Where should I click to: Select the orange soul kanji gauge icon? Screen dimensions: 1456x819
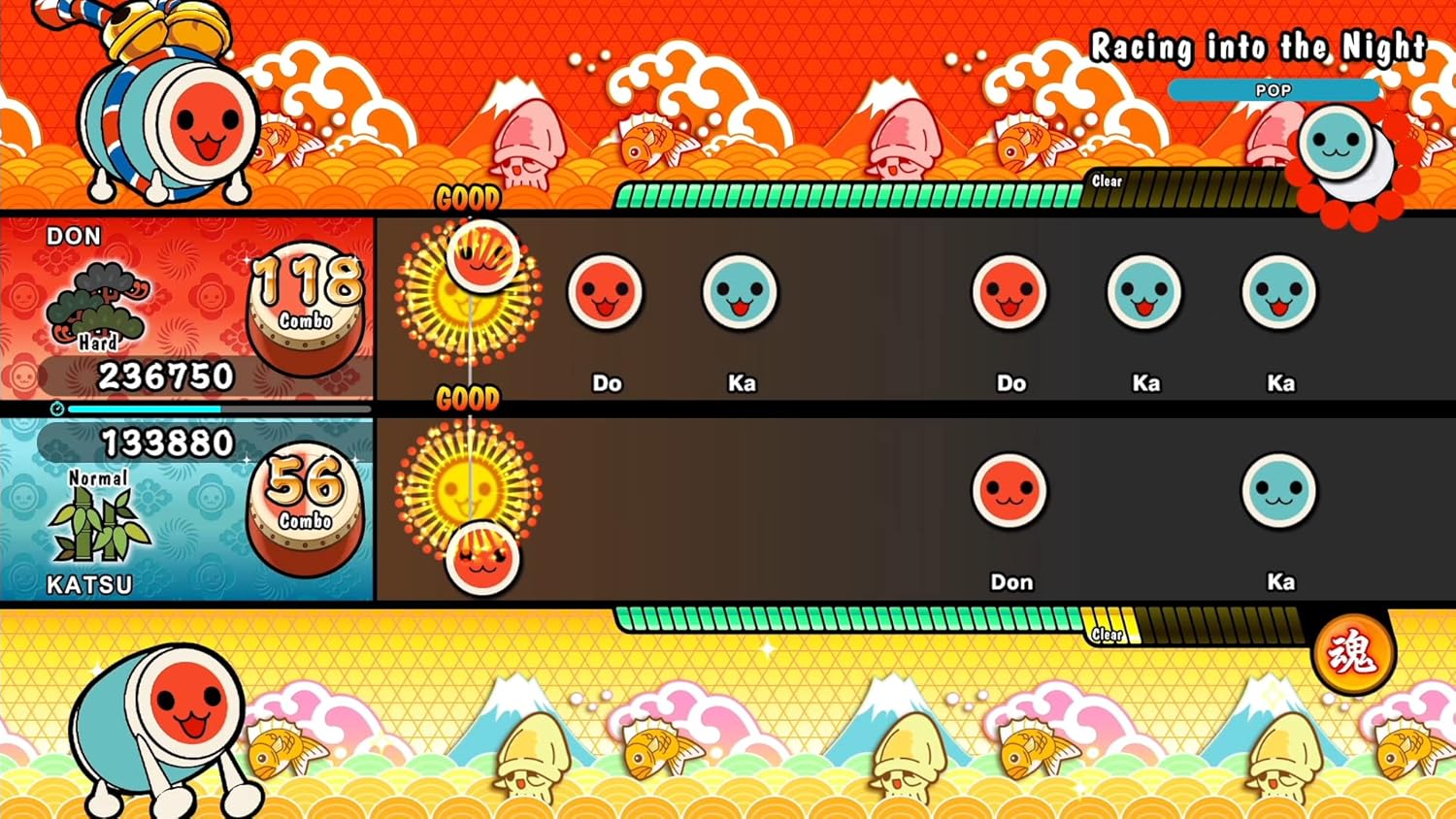click(1352, 653)
